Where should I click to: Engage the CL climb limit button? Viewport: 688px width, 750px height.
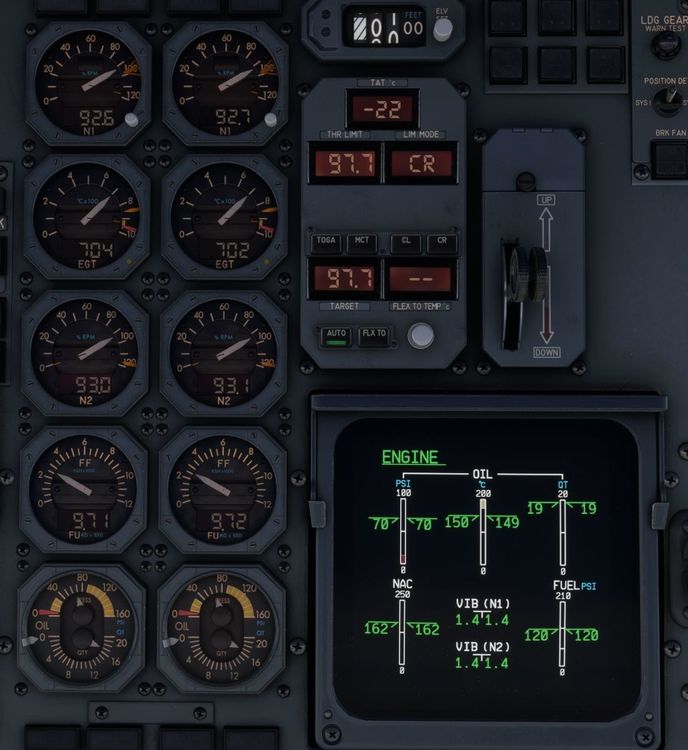click(x=406, y=243)
